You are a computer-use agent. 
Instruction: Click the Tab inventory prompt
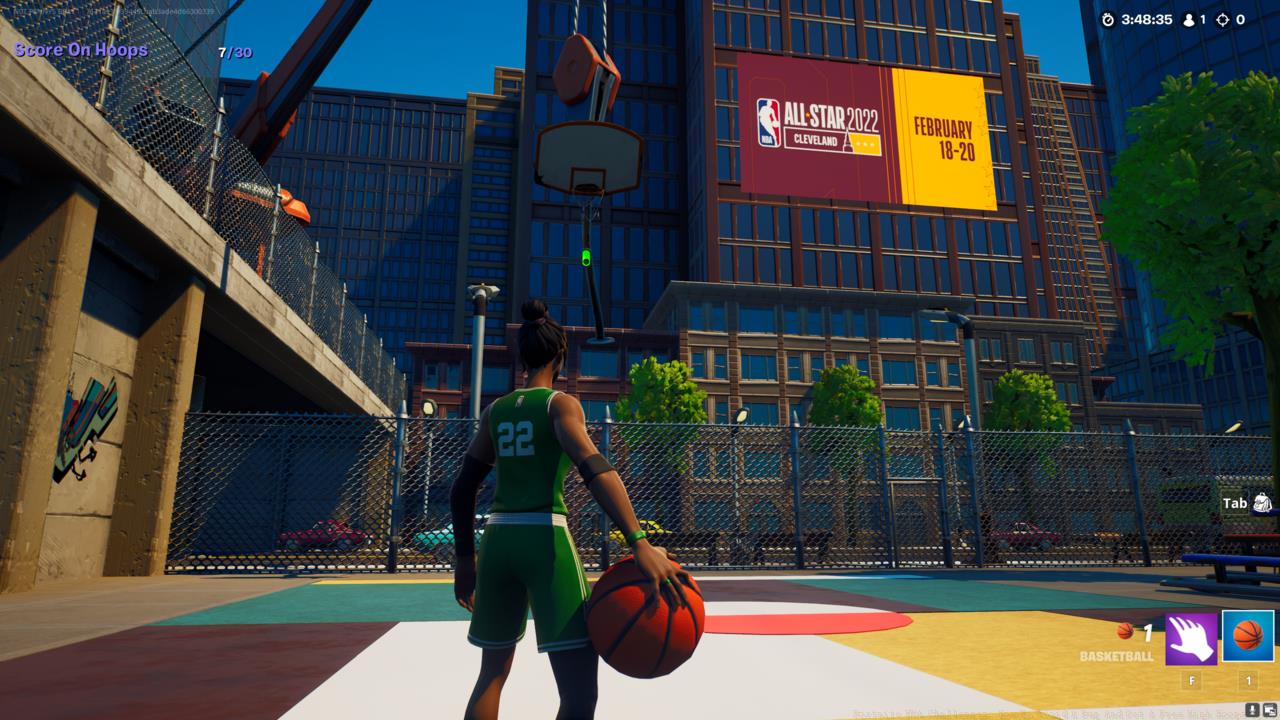click(1237, 502)
